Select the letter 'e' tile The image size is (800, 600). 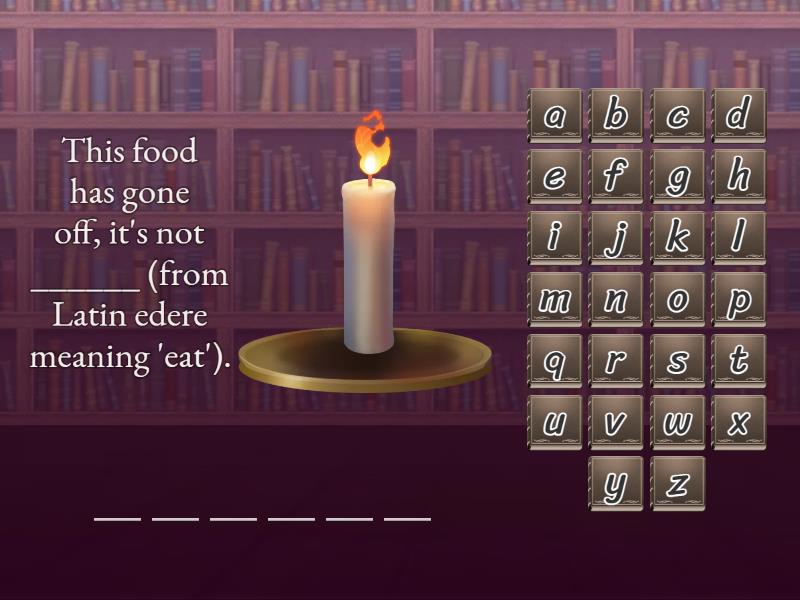[x=554, y=177]
